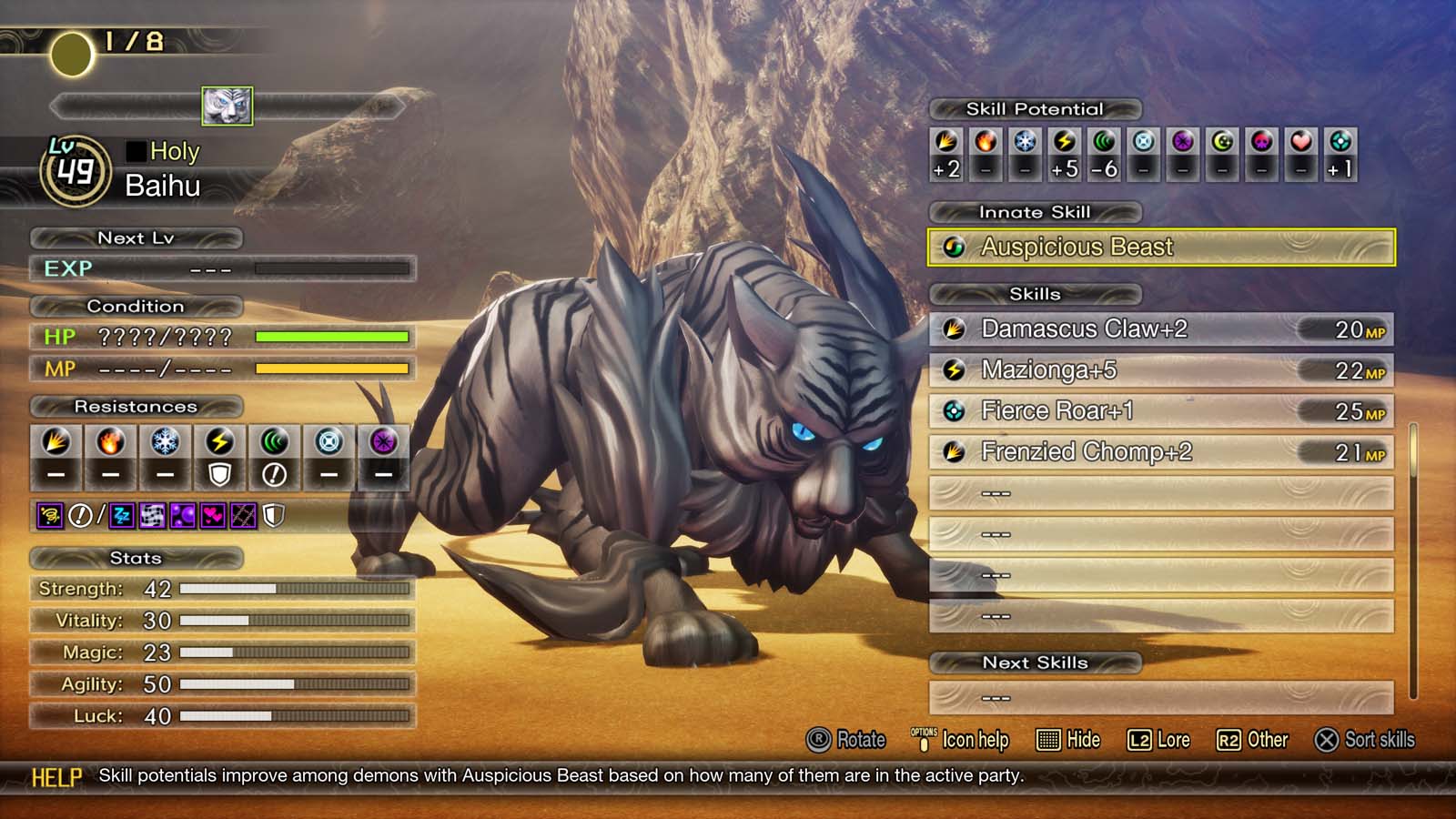Image resolution: width=1456 pixels, height=819 pixels.
Task: Switch to the Skills section header
Action: (x=1035, y=294)
